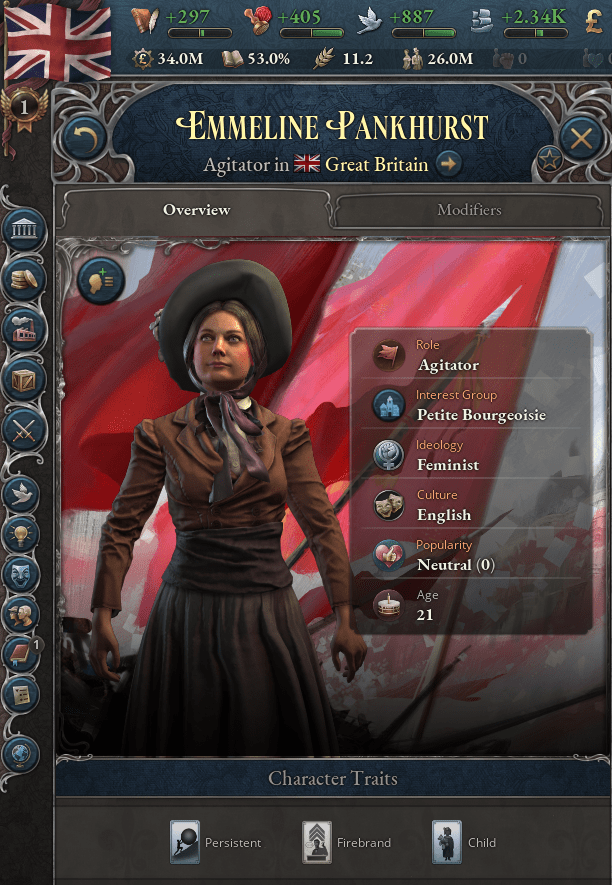This screenshot has height=885, width=612.
Task: Open the Market panel with crate icon
Action: 24,378
